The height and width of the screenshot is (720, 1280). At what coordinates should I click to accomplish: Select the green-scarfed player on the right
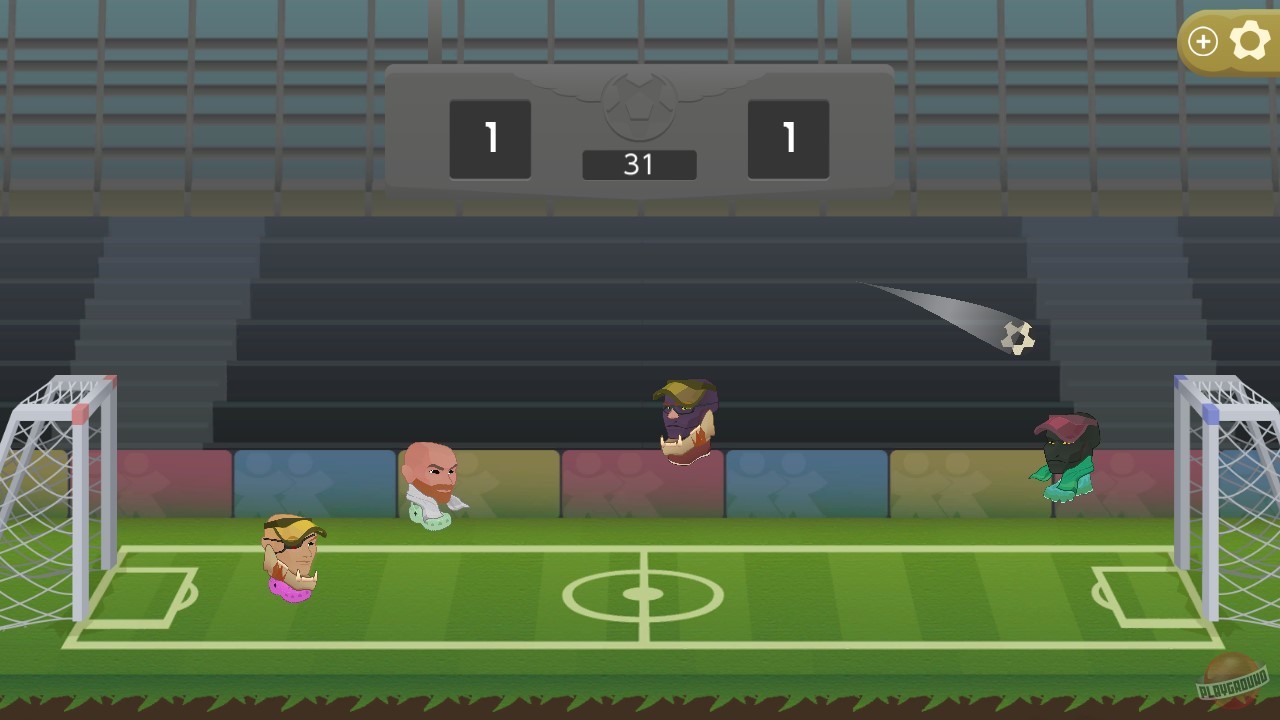pos(1066,450)
